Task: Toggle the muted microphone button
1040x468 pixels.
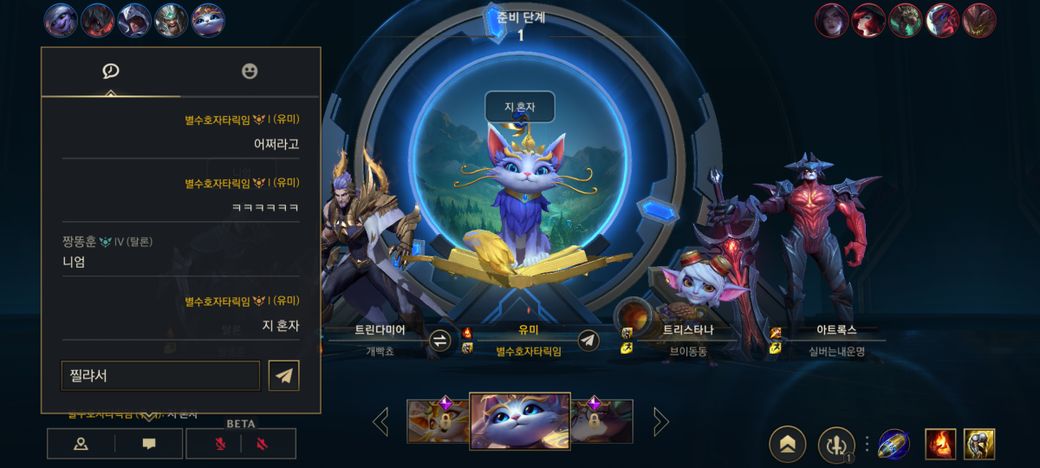Action: click(218, 443)
